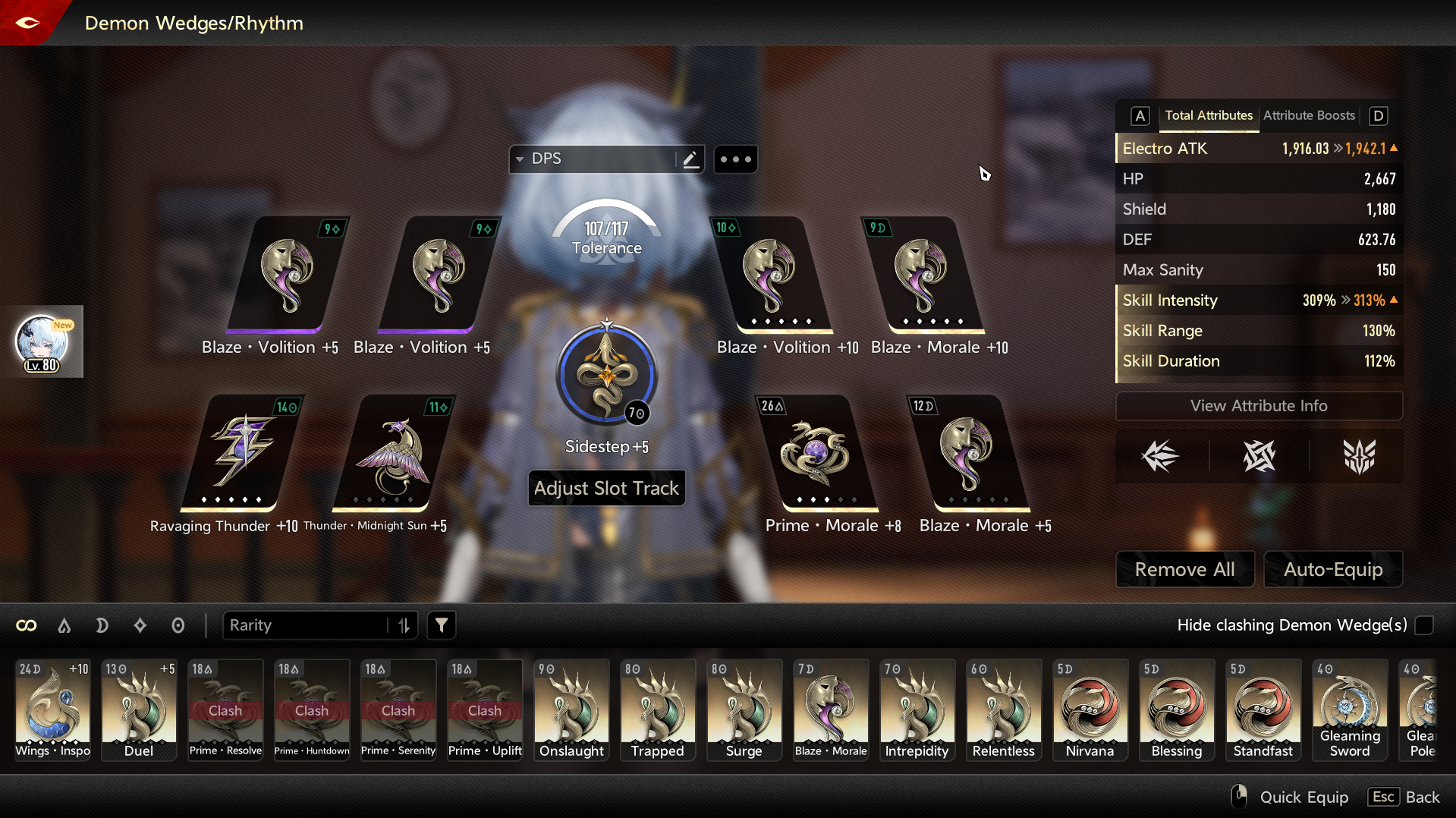Toggle Hide clashing Demon Wedge(s) checkbox
Screen dimensions: 1456x818
pyautogui.click(x=1424, y=625)
